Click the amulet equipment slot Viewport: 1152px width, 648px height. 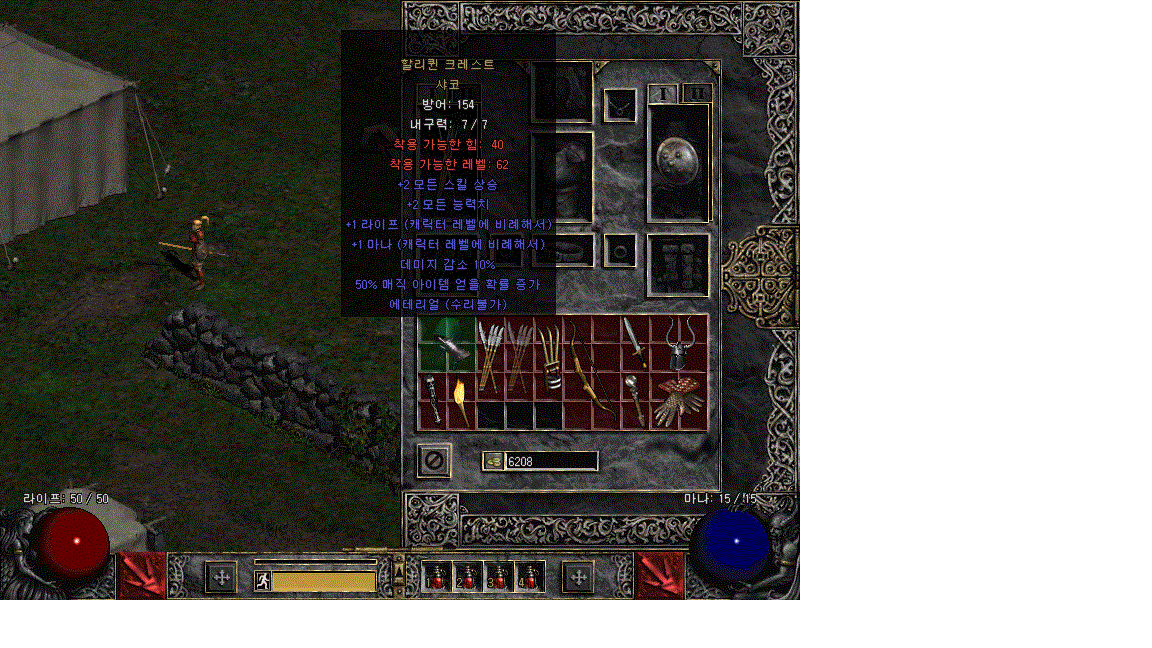tap(620, 104)
